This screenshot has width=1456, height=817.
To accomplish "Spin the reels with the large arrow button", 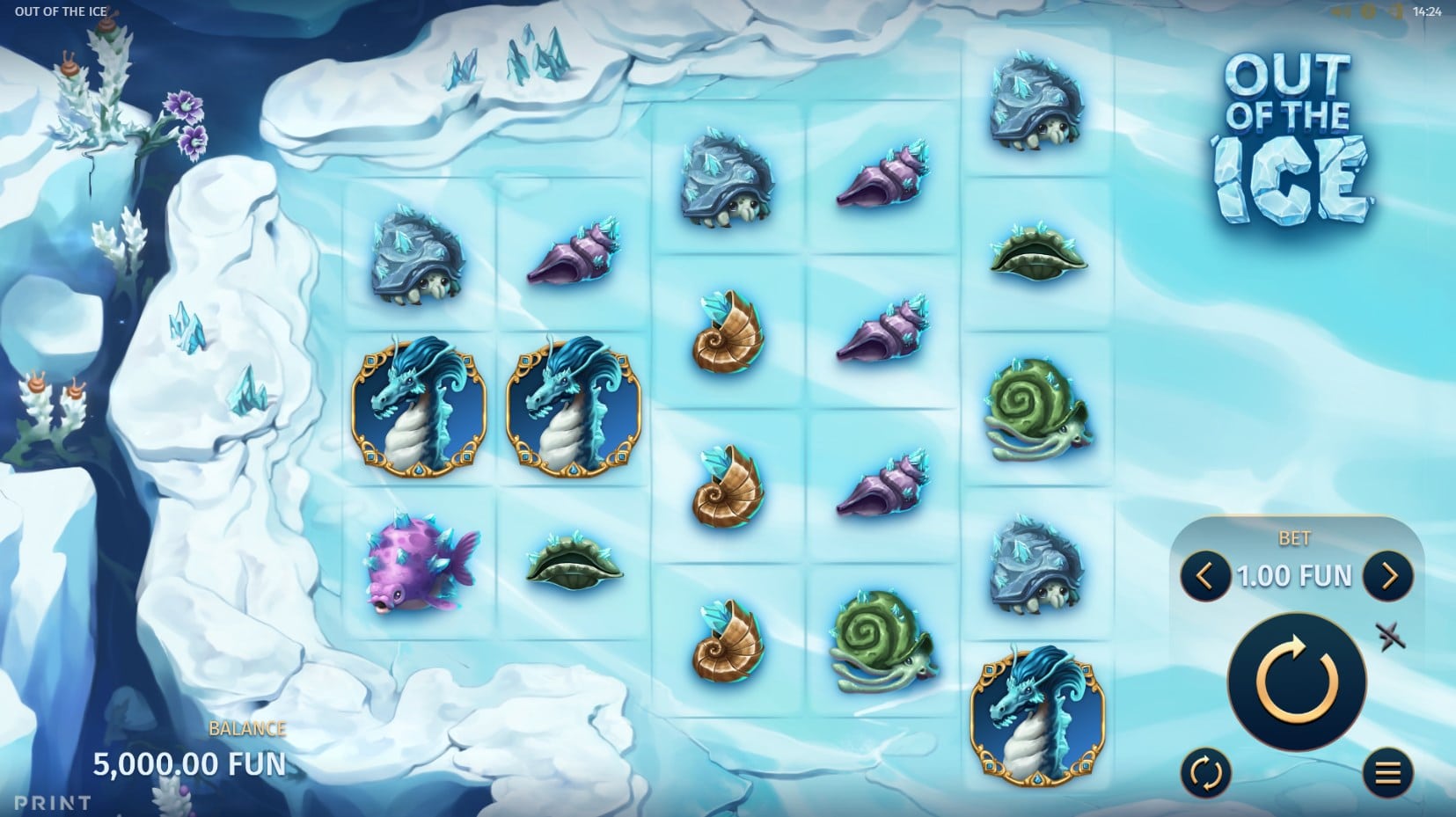I will [x=1297, y=682].
